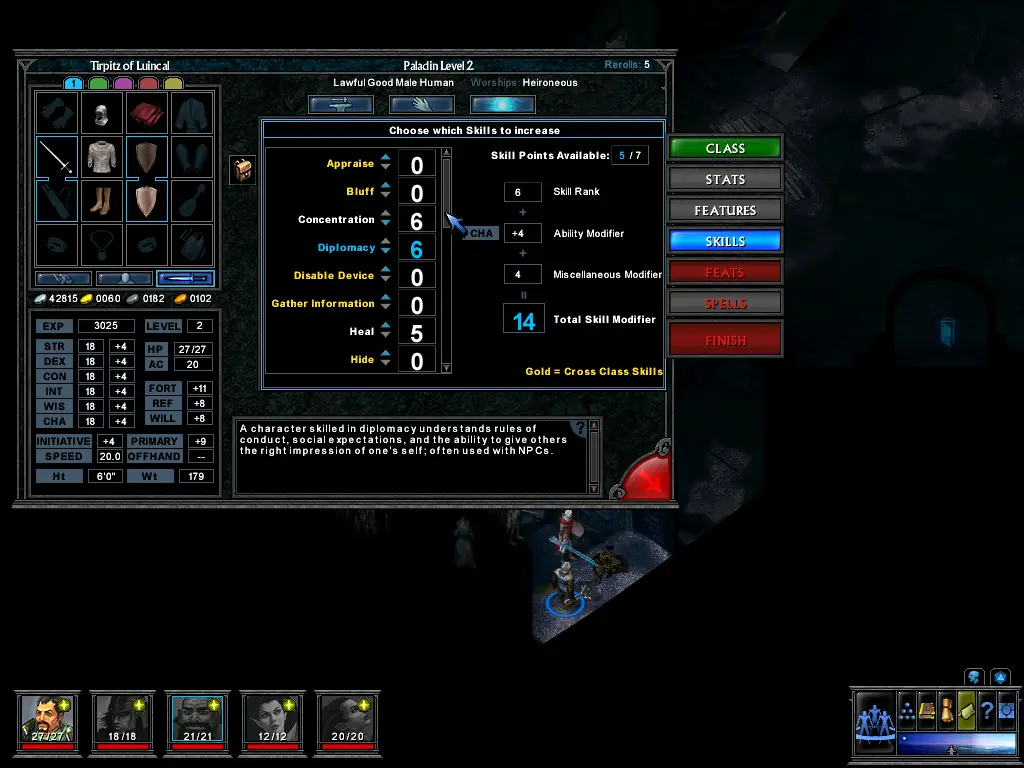Switch to the green inventory tab

(98, 83)
